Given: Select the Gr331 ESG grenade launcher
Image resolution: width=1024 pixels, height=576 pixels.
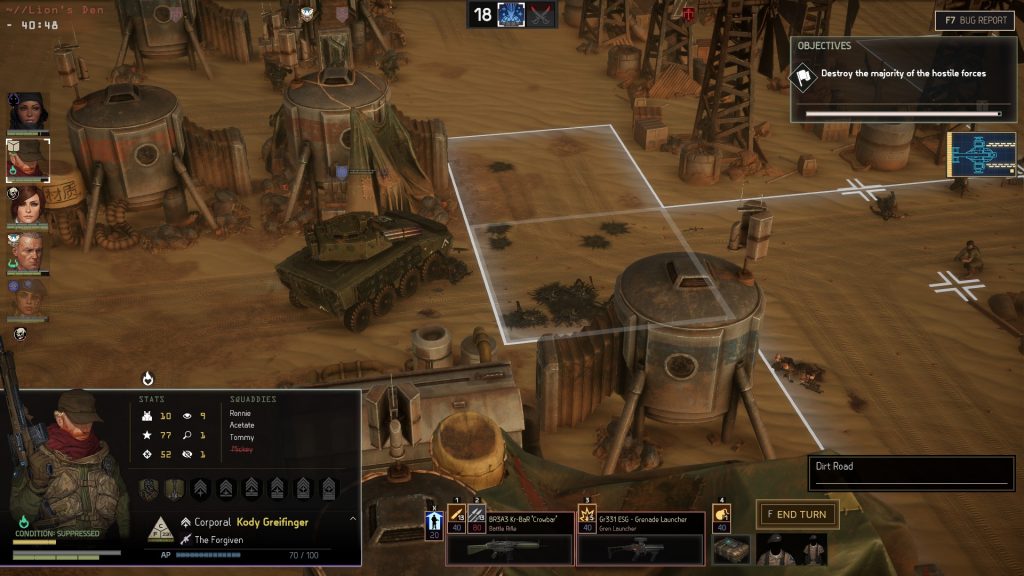Looking at the screenshot, I should (639, 547).
